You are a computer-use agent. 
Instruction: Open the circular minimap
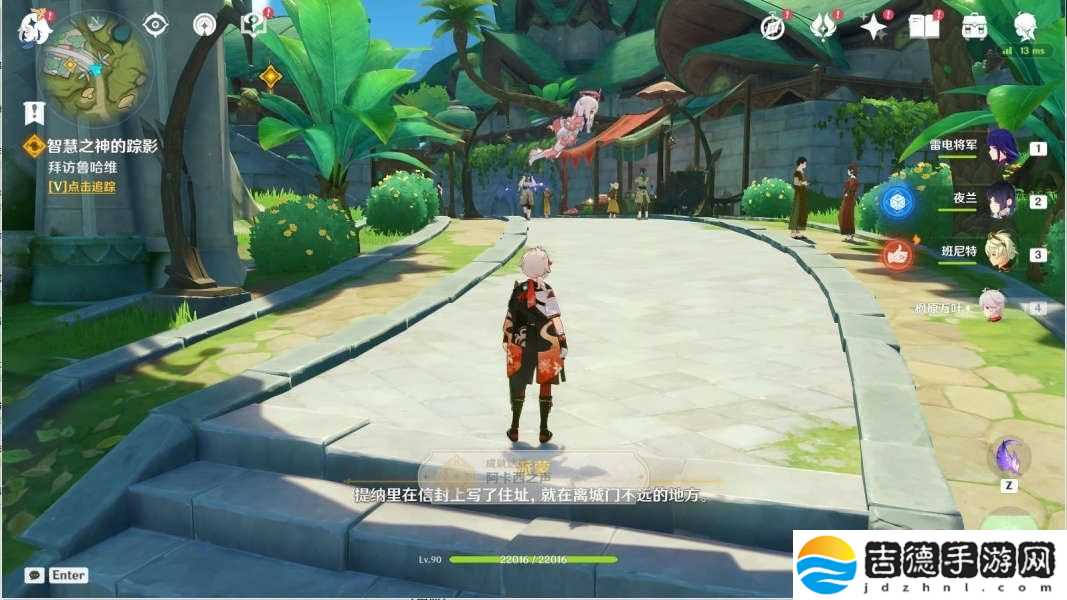pyautogui.click(x=95, y=67)
